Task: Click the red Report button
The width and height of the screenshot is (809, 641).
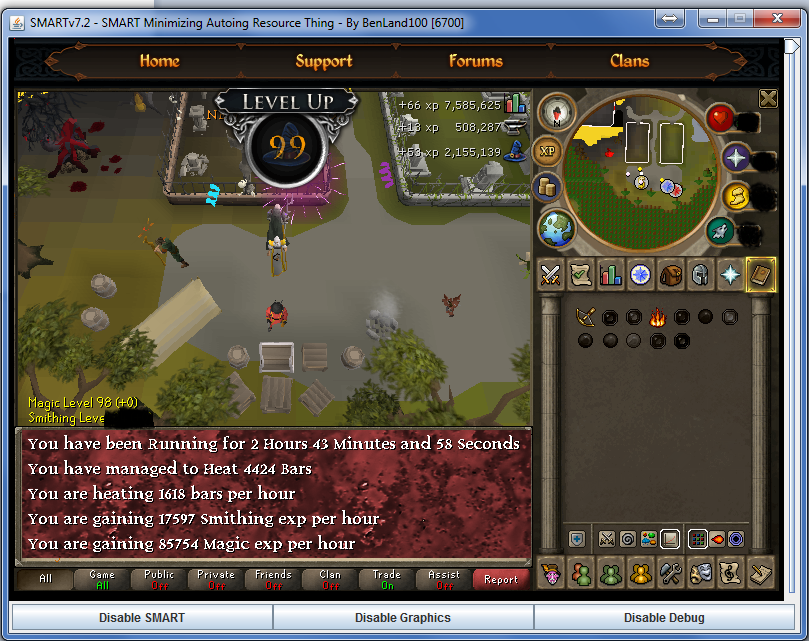Action: [500, 579]
